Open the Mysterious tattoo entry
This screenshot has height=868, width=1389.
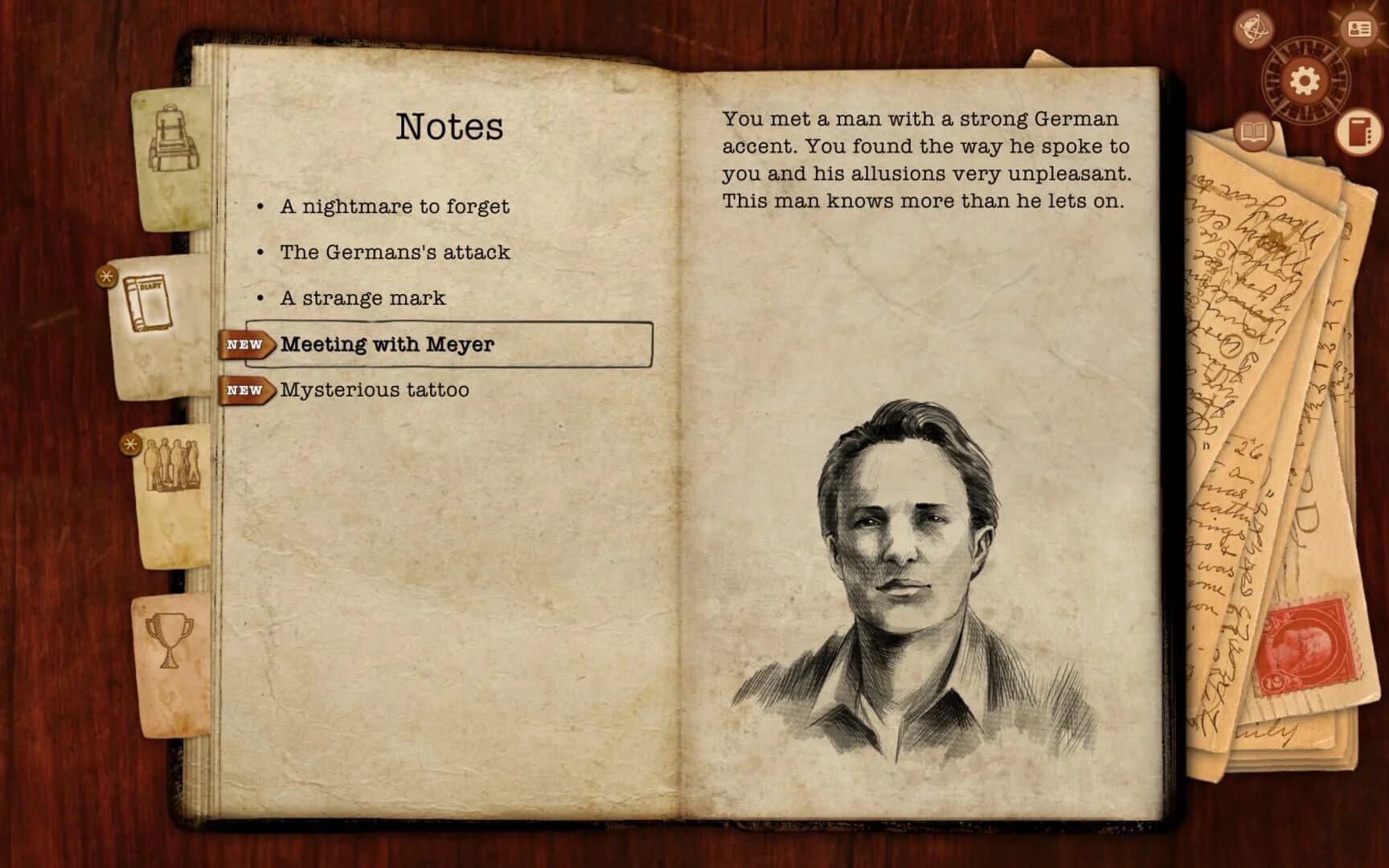pos(374,391)
